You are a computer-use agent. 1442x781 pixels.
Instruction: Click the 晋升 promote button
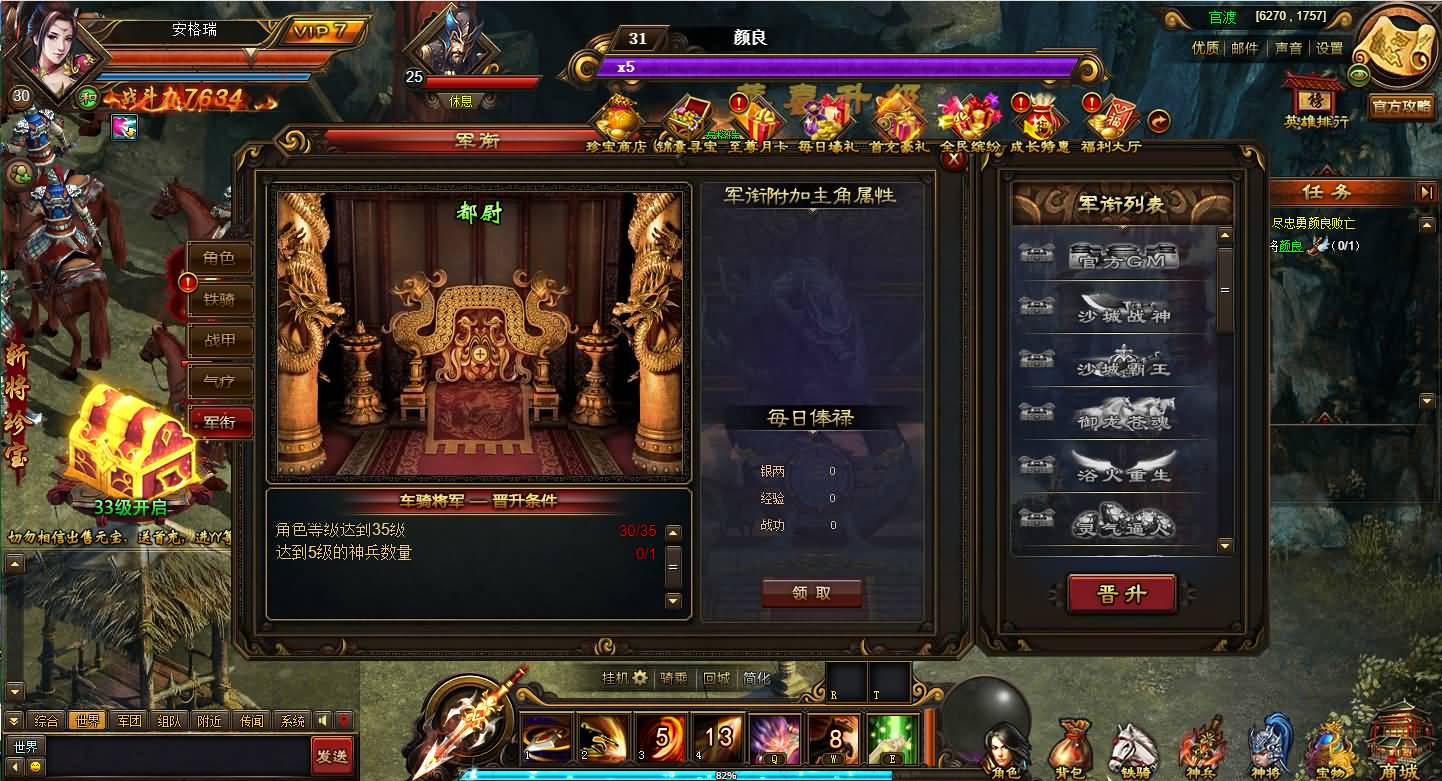pyautogui.click(x=1122, y=592)
